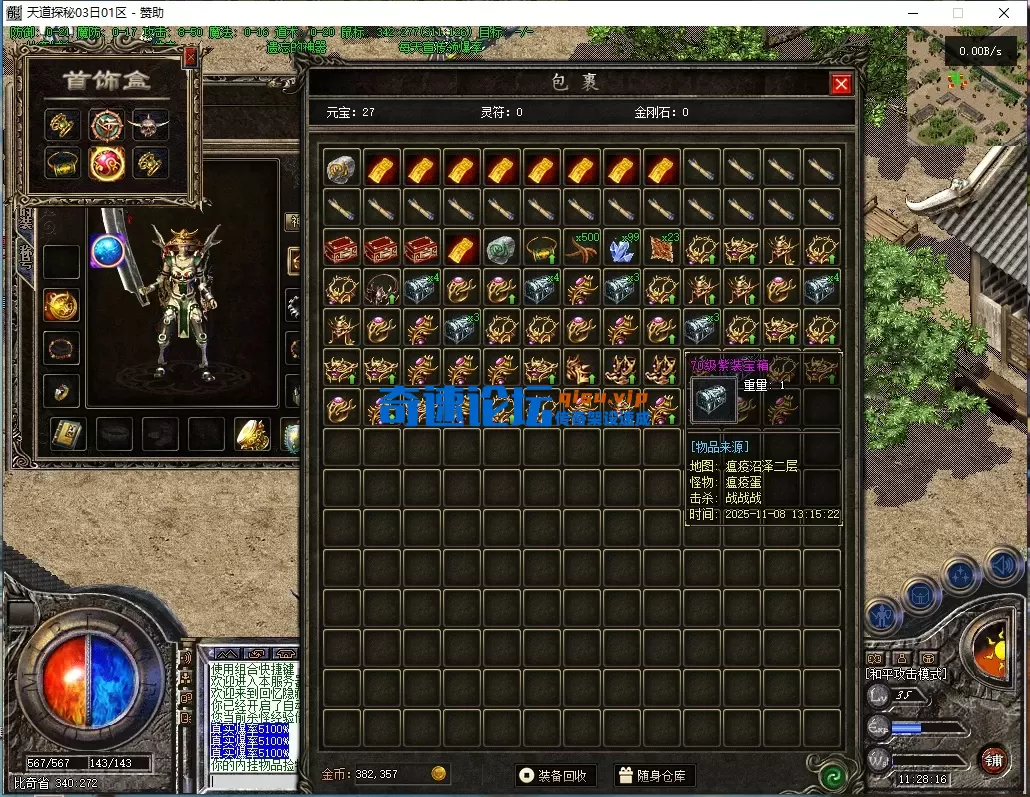Select the x99 blue crystal stack
Screen dimensions: 1030x797
coord(622,248)
